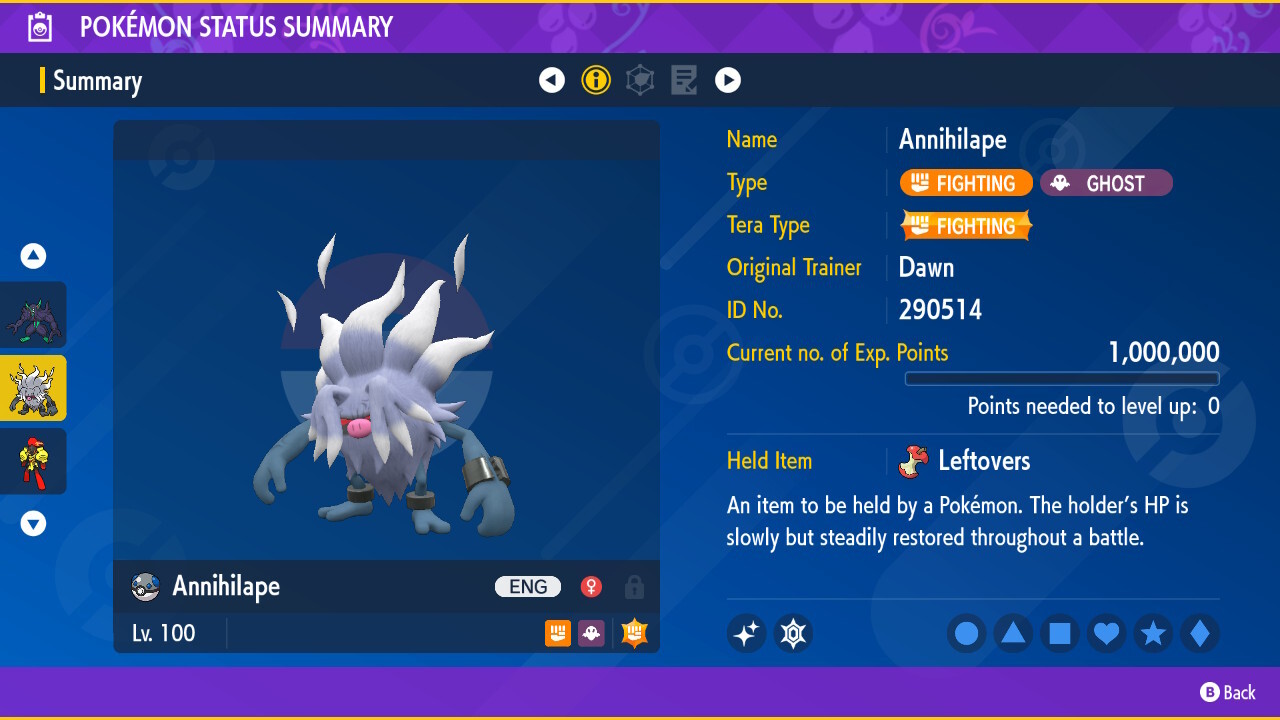Click the experience points progress bar
Viewport: 1280px width, 720px height.
1062,379
